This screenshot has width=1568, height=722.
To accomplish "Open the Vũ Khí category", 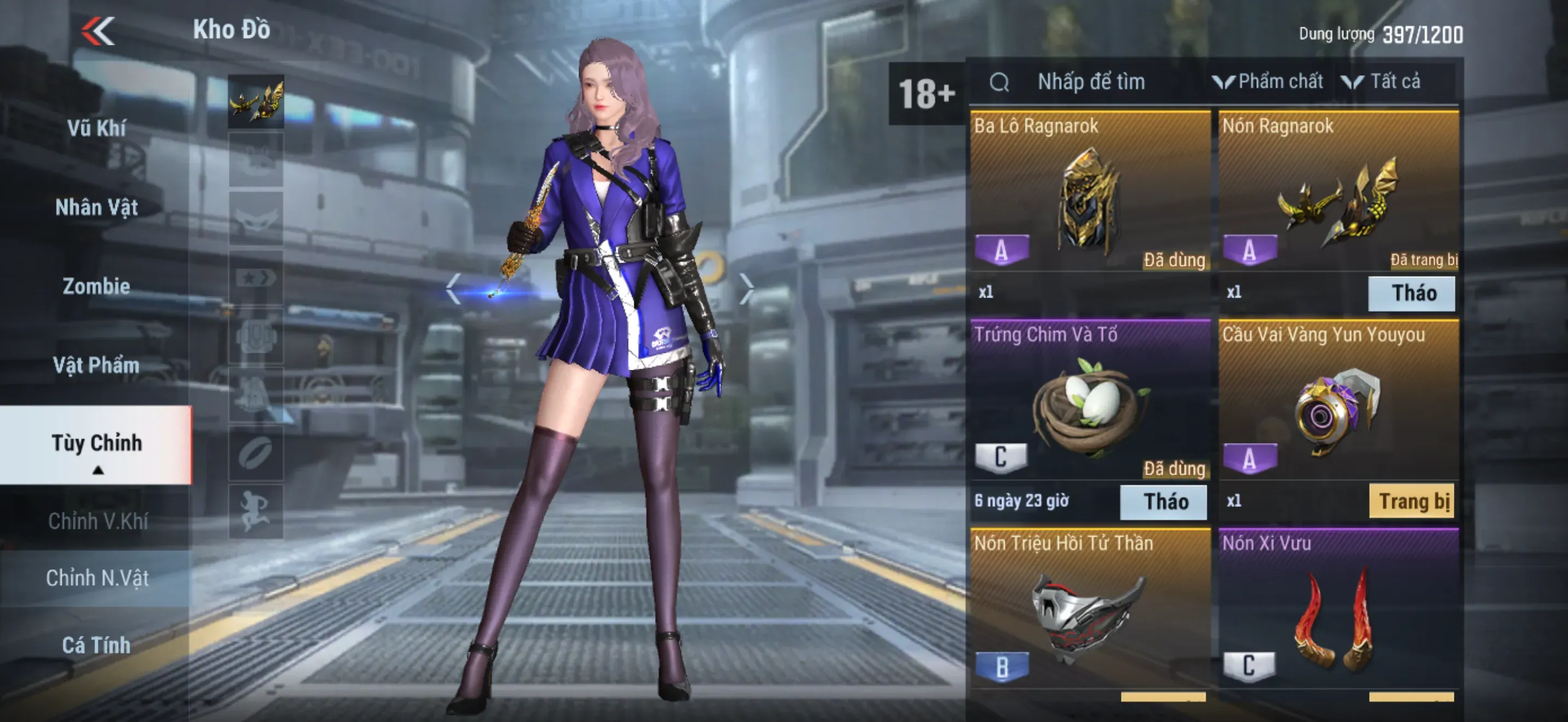I will 96,128.
